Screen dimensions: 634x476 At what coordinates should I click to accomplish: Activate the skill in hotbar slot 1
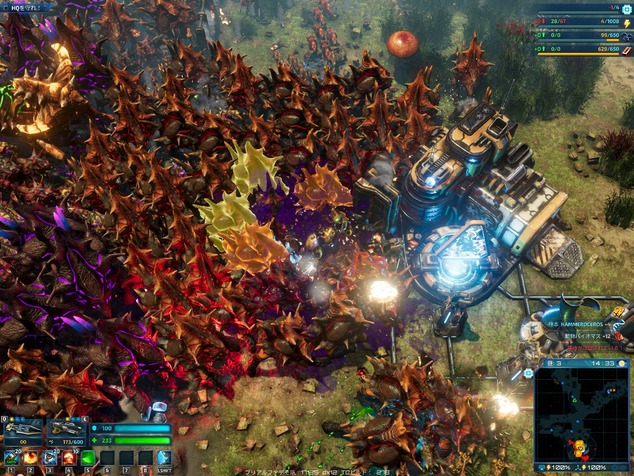(10, 458)
